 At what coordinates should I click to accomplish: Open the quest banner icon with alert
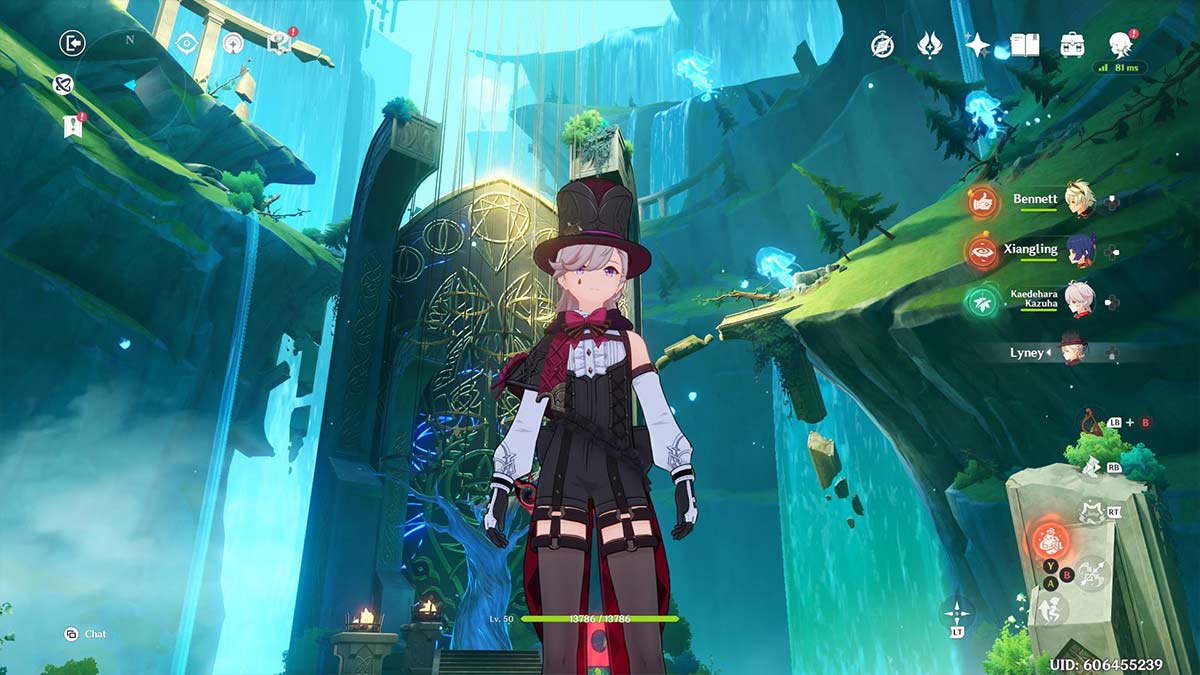point(72,126)
